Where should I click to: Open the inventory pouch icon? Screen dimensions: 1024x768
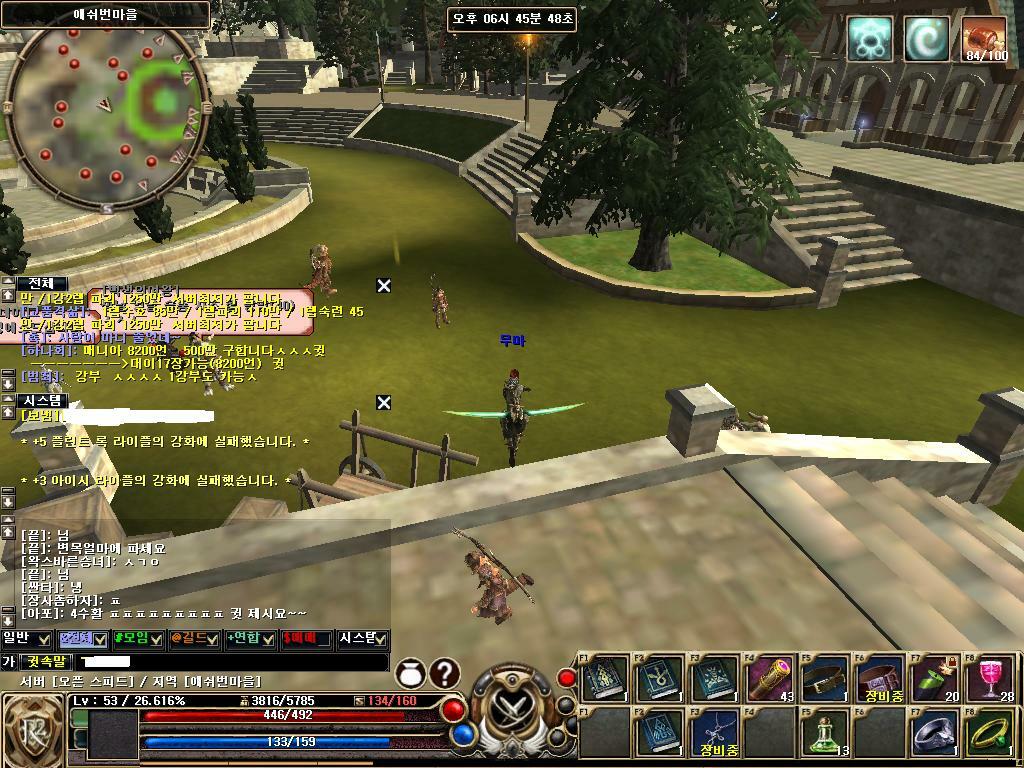[412, 674]
